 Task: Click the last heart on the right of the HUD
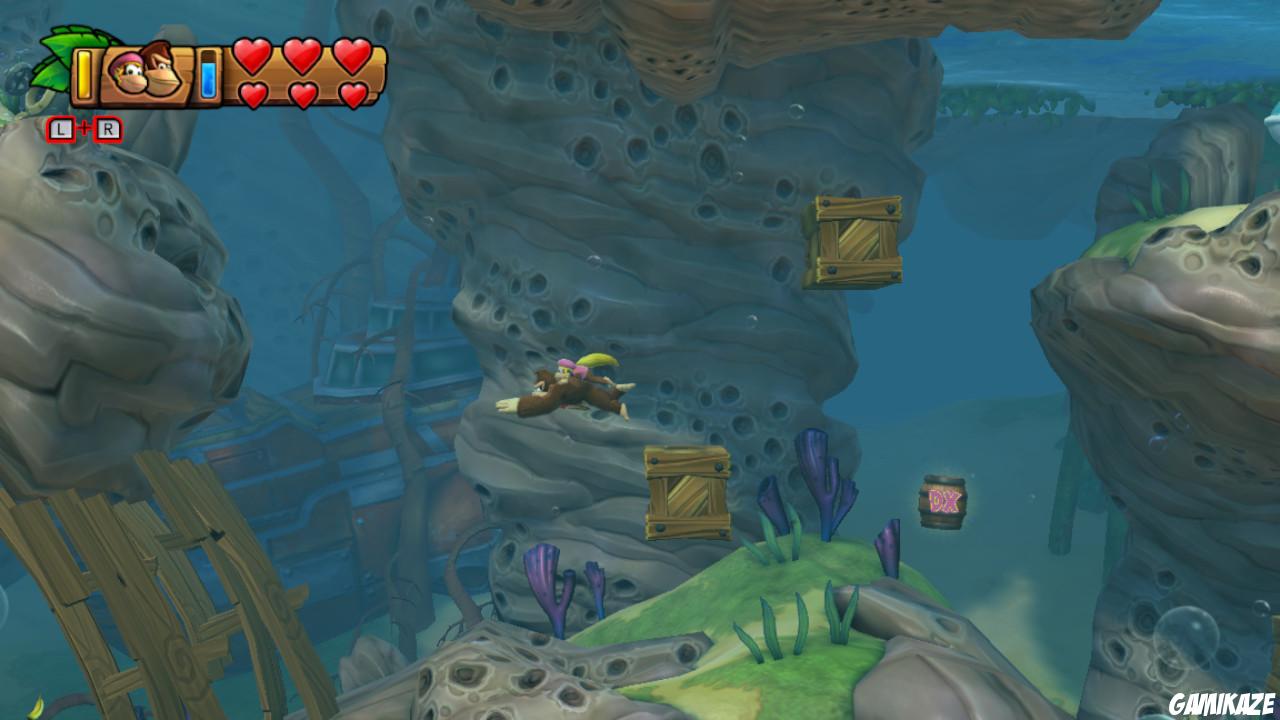[351, 55]
